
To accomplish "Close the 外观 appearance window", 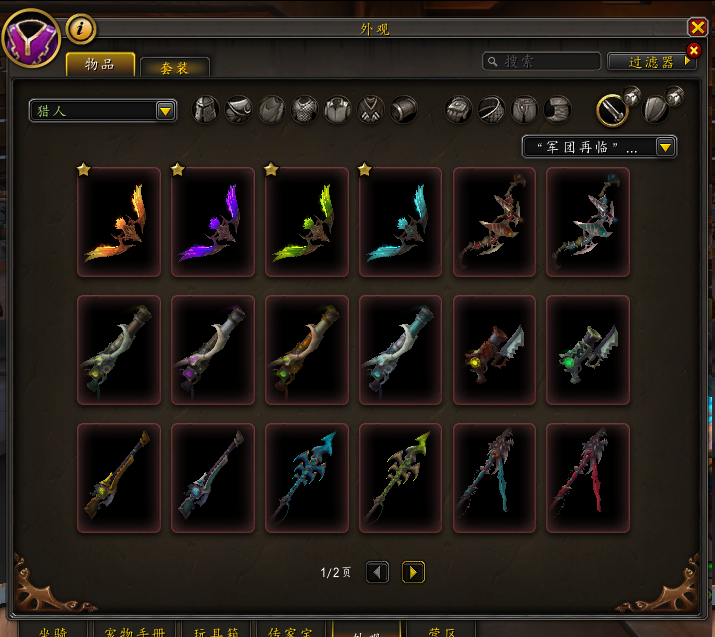I will [x=697, y=28].
